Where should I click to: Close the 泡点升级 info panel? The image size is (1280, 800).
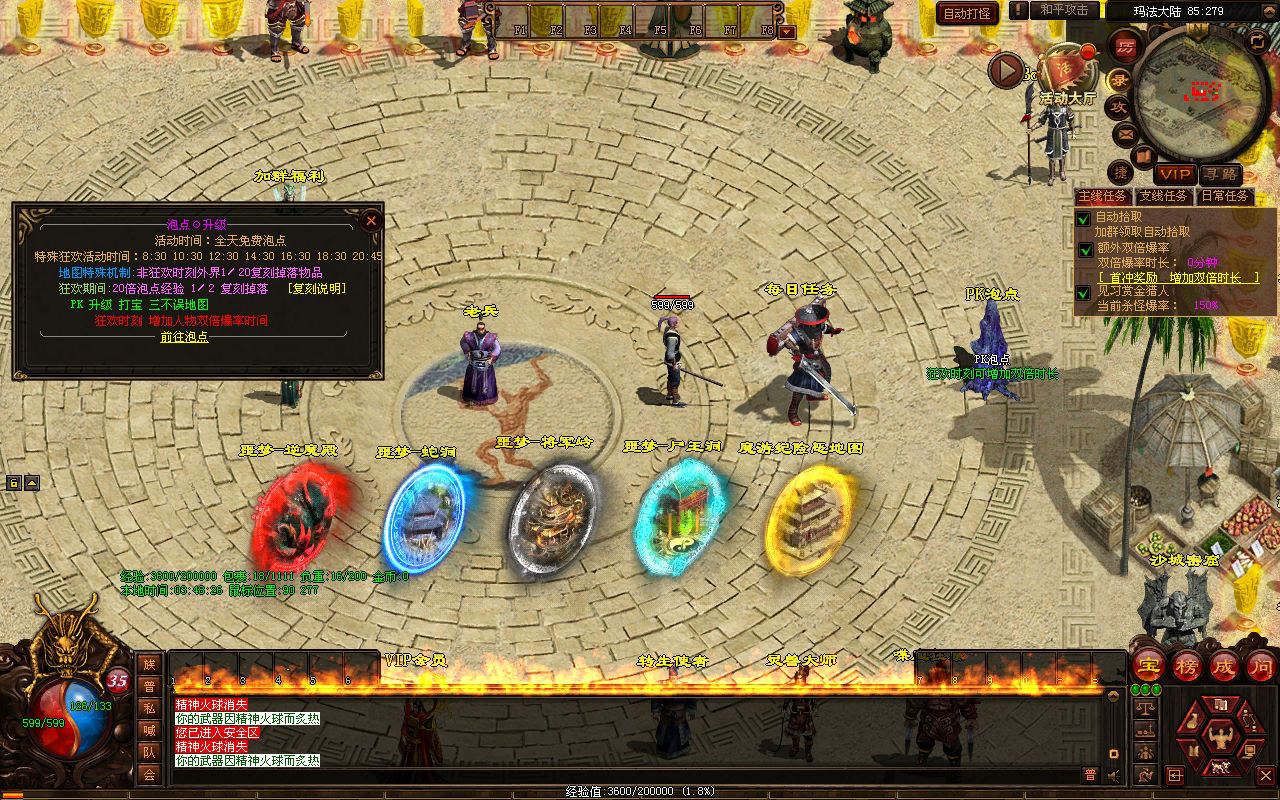pos(371,220)
